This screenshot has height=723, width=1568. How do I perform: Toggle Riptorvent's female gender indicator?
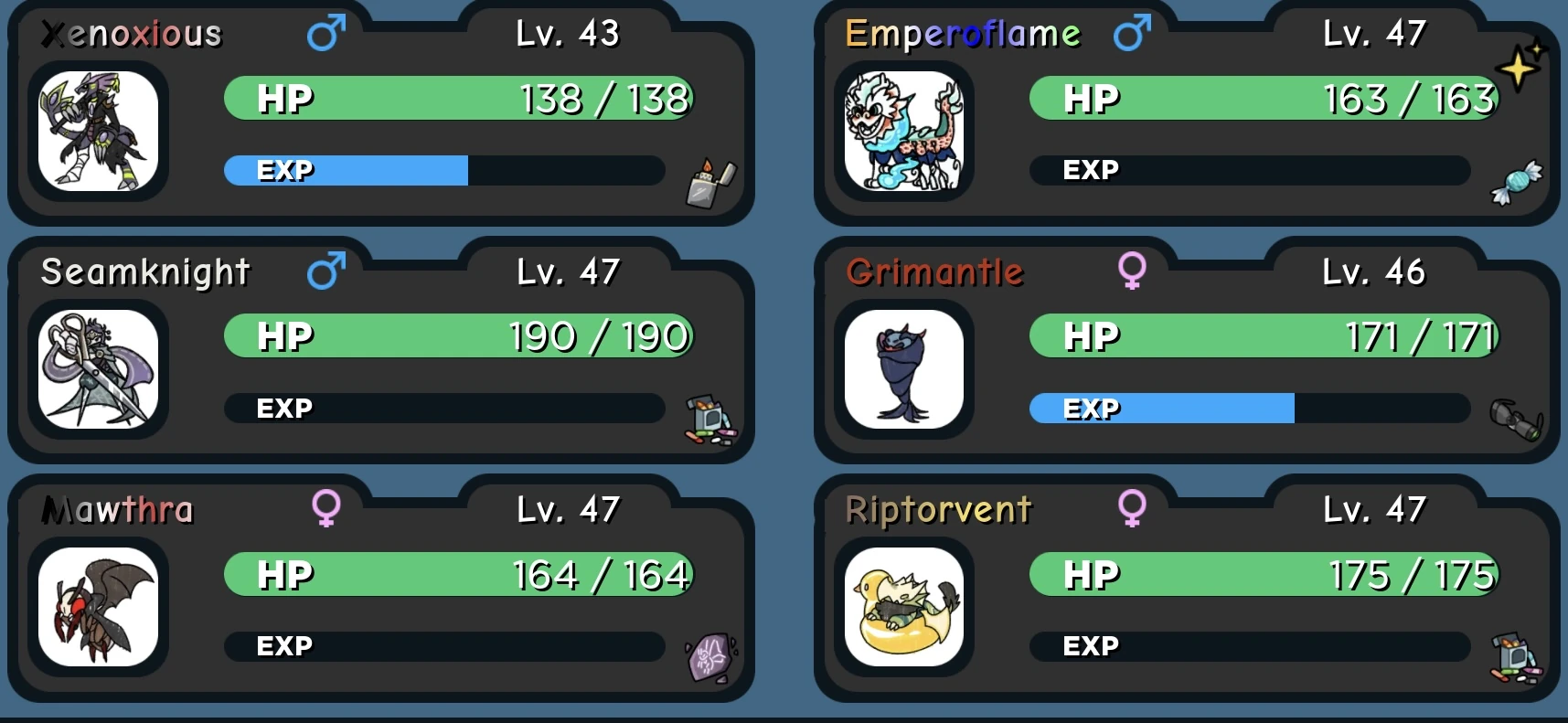click(1134, 509)
